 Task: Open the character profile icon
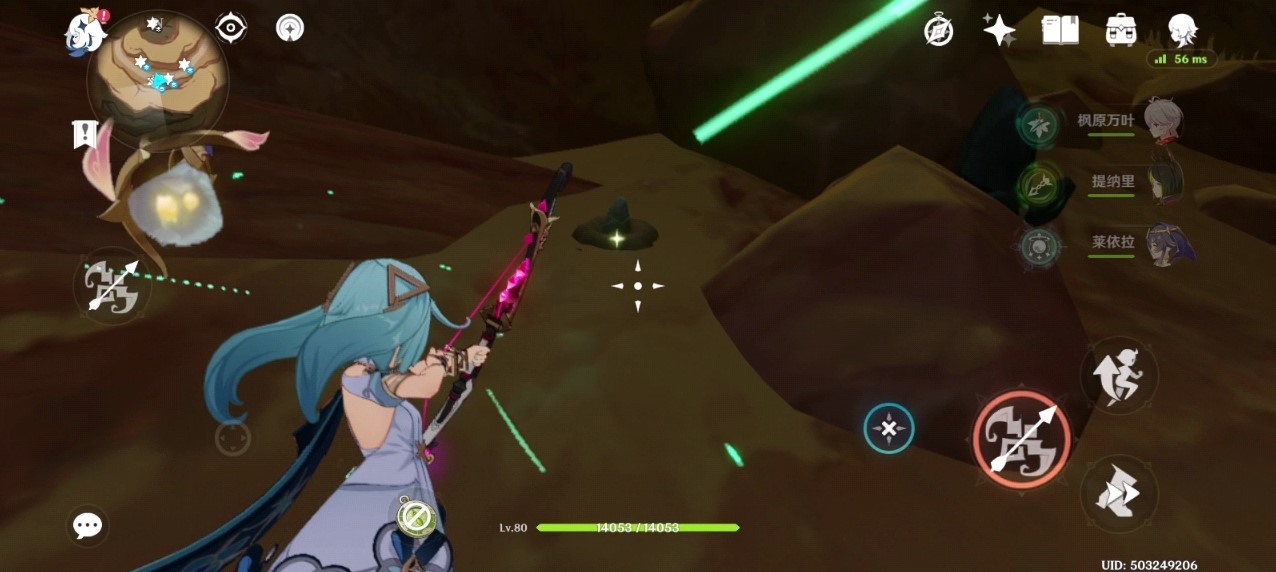1183,30
